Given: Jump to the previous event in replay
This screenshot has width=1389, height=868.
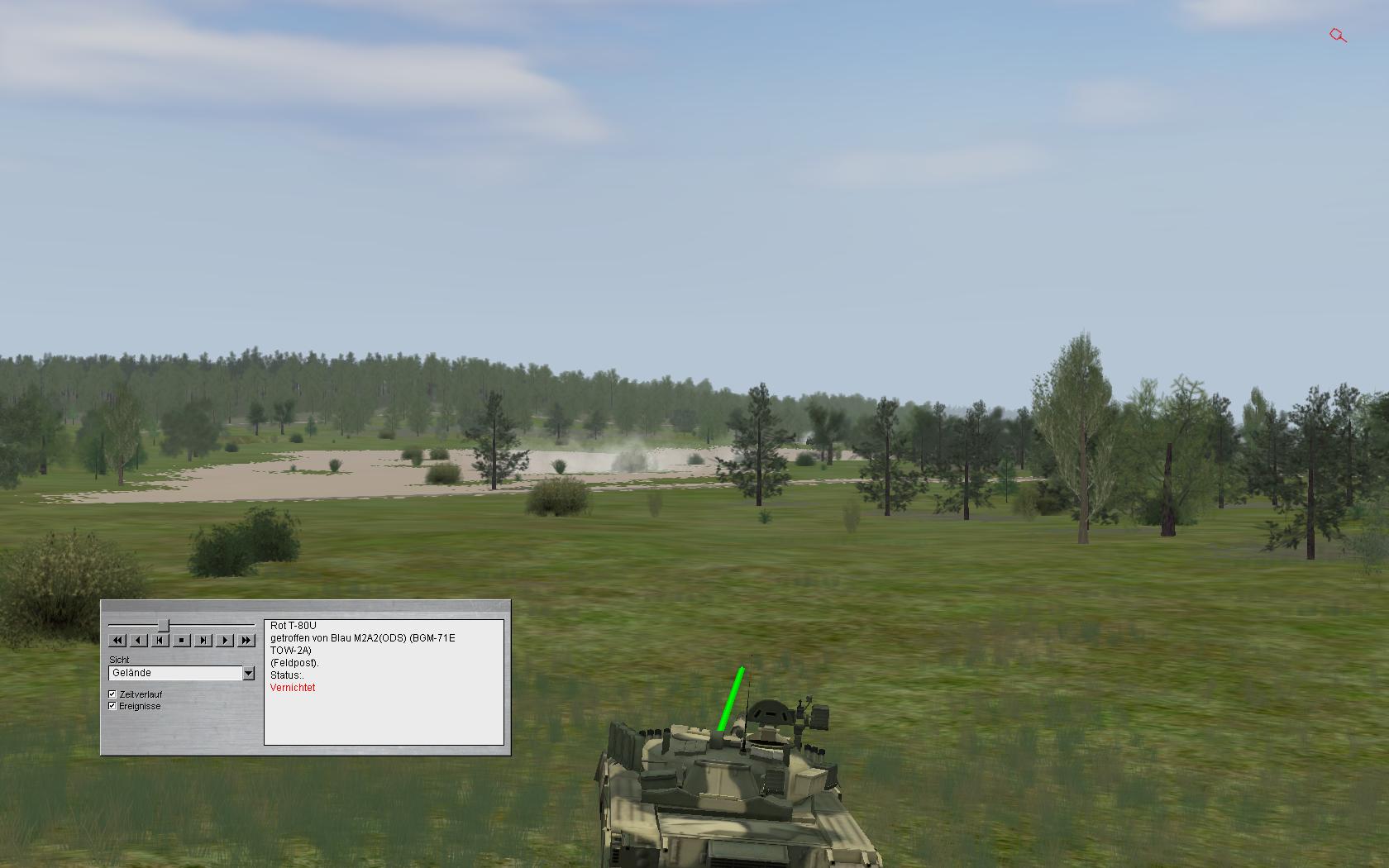Looking at the screenshot, I should 160,640.
